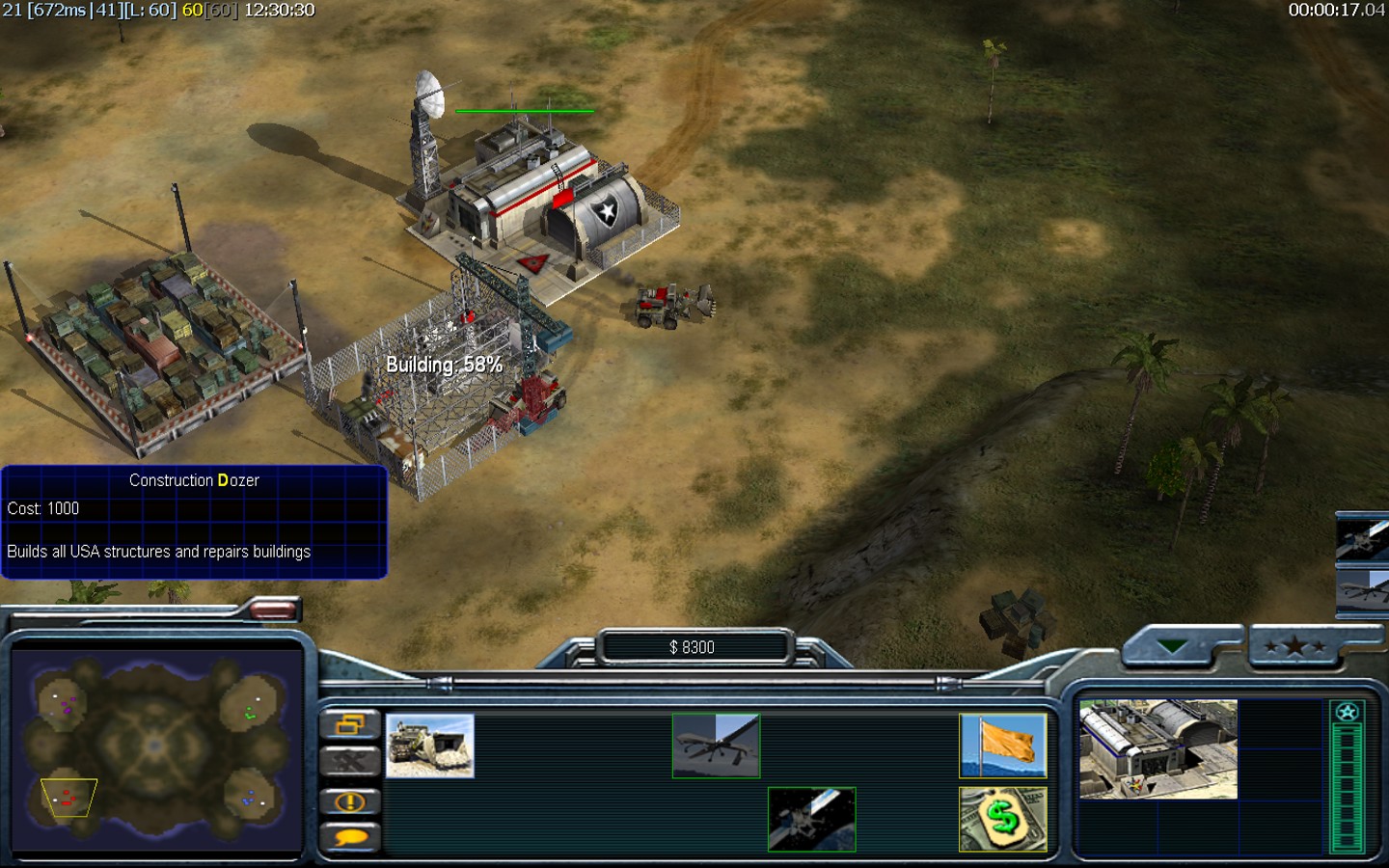Set a rally point with the orange flag
This screenshot has height=868, width=1389.
coord(1002,746)
